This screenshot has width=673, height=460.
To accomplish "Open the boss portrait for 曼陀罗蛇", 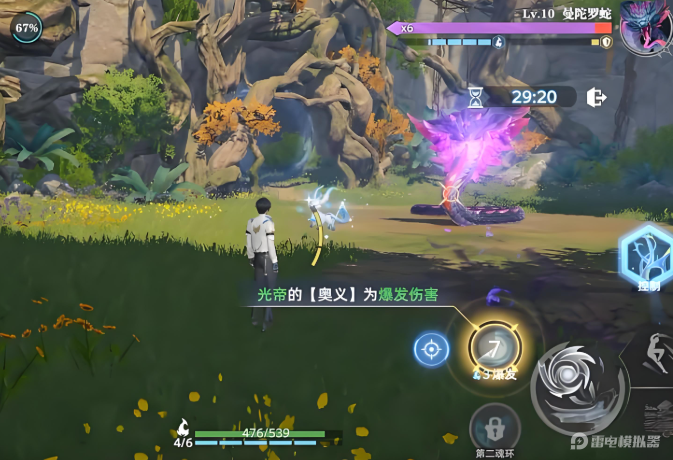I will (x=645, y=27).
